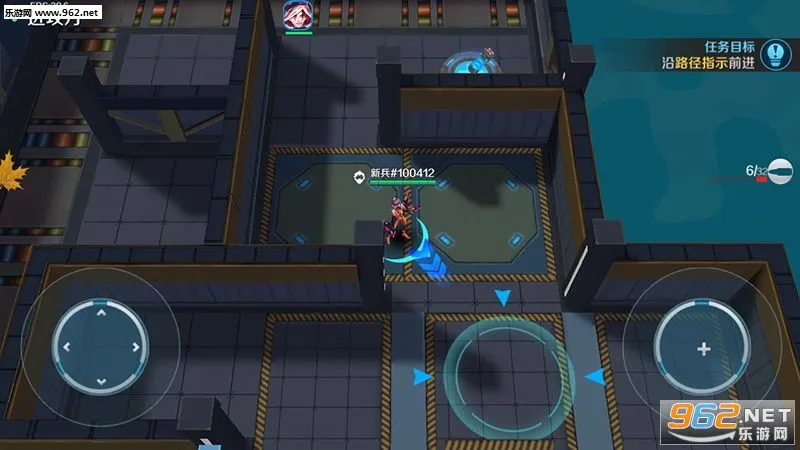The image size is (800, 450).
Task: Tap the right aim joystick with plus sign
Action: pos(703,348)
